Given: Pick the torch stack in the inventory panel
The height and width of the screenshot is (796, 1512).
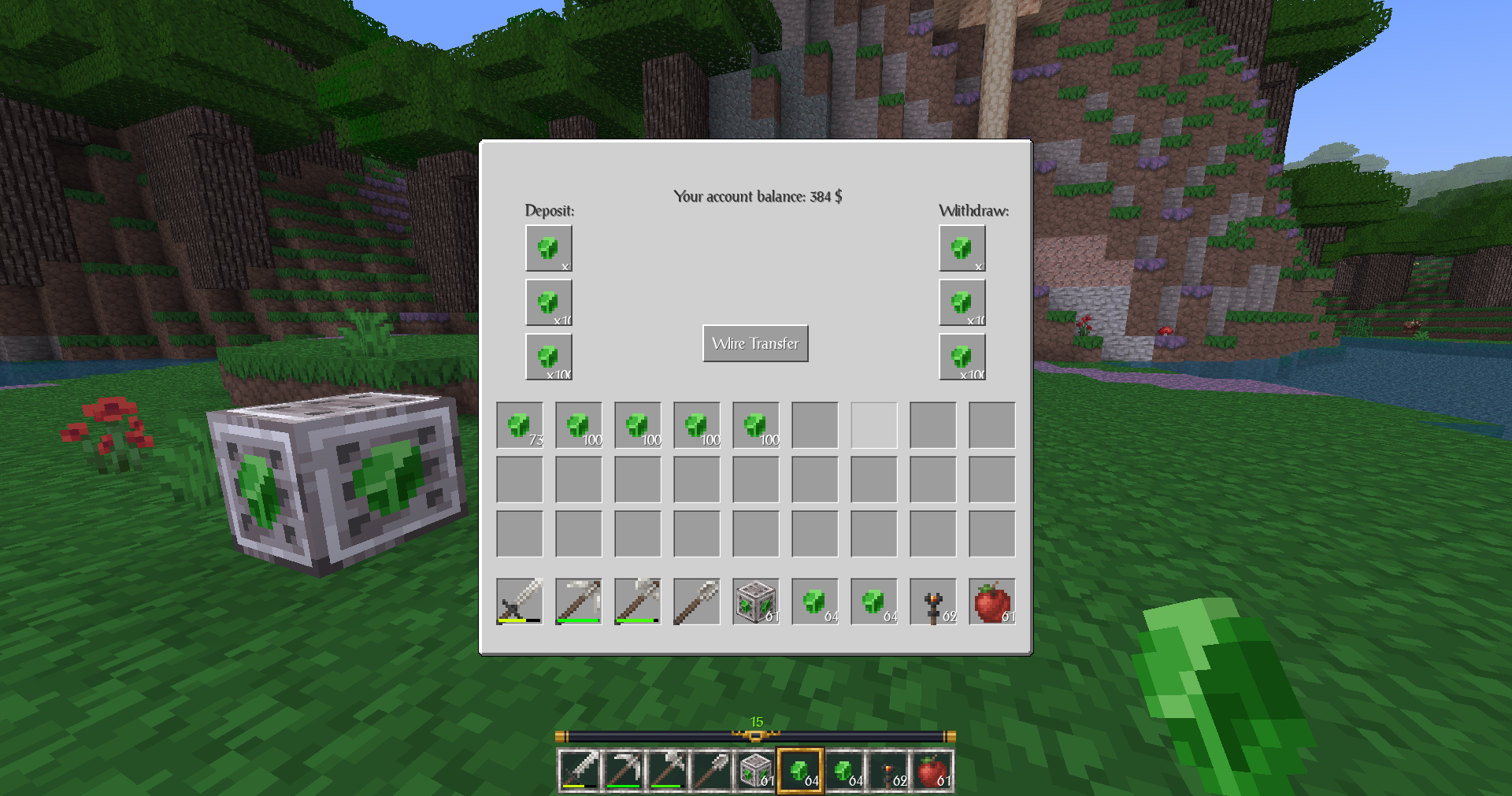Looking at the screenshot, I should (933, 602).
